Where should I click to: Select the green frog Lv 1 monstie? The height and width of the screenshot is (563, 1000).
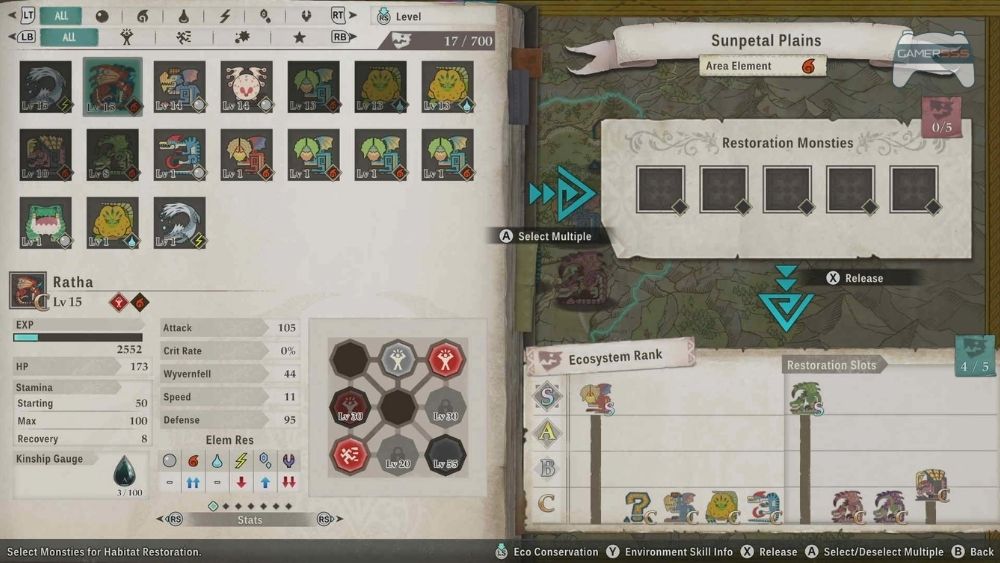pos(45,221)
